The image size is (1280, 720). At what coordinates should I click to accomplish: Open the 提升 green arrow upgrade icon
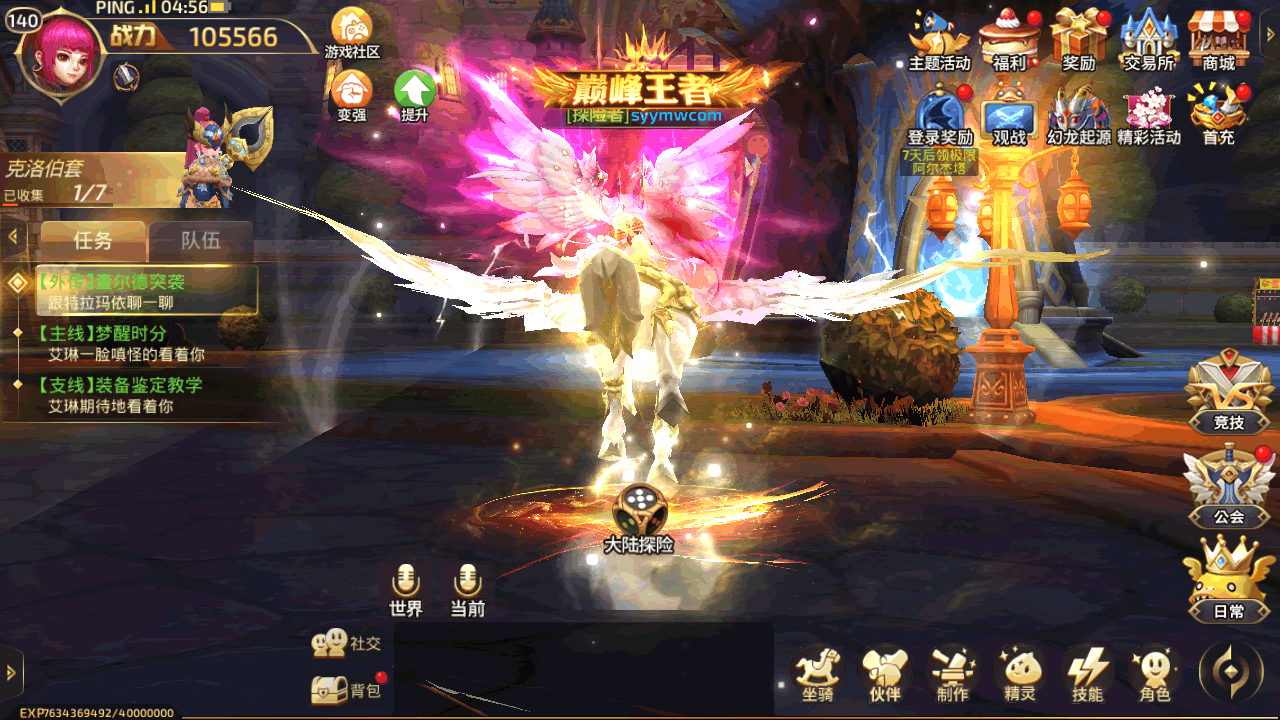(x=414, y=93)
